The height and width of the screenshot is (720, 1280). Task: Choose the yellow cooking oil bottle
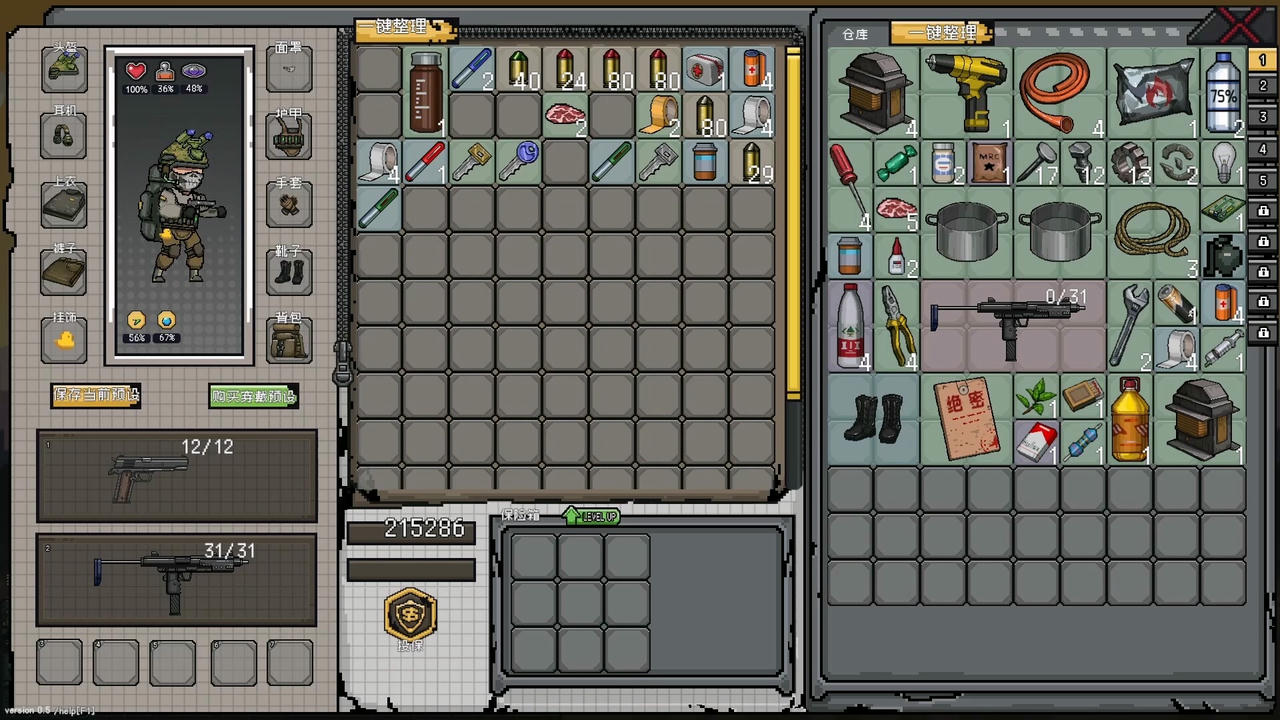pyautogui.click(x=1129, y=418)
